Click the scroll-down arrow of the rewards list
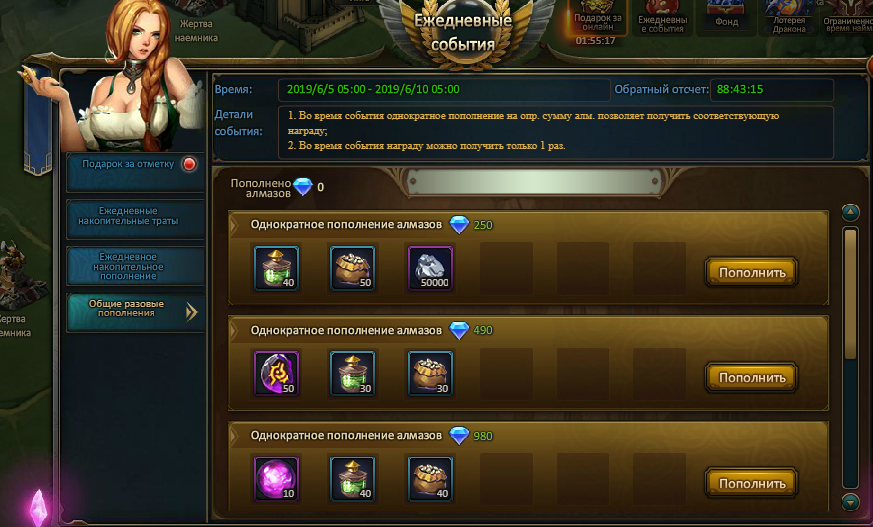This screenshot has width=873, height=527. pyautogui.click(x=851, y=502)
